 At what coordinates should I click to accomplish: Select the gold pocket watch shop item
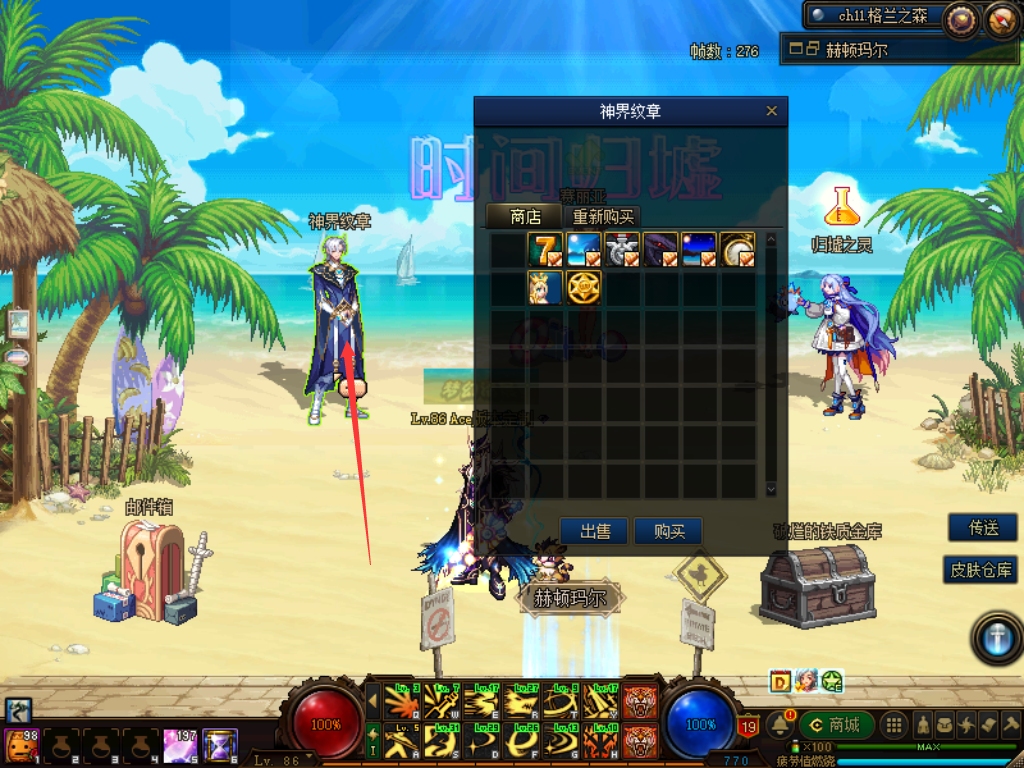[x=738, y=250]
